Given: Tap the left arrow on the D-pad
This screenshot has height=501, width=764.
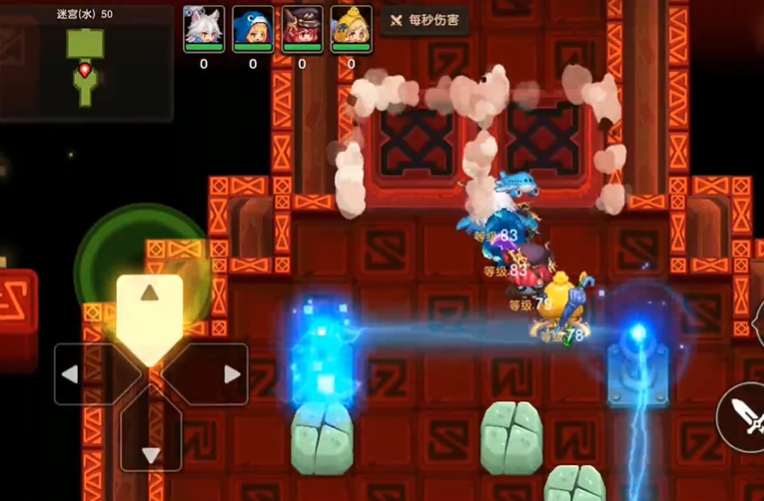Looking at the screenshot, I should (84, 374).
